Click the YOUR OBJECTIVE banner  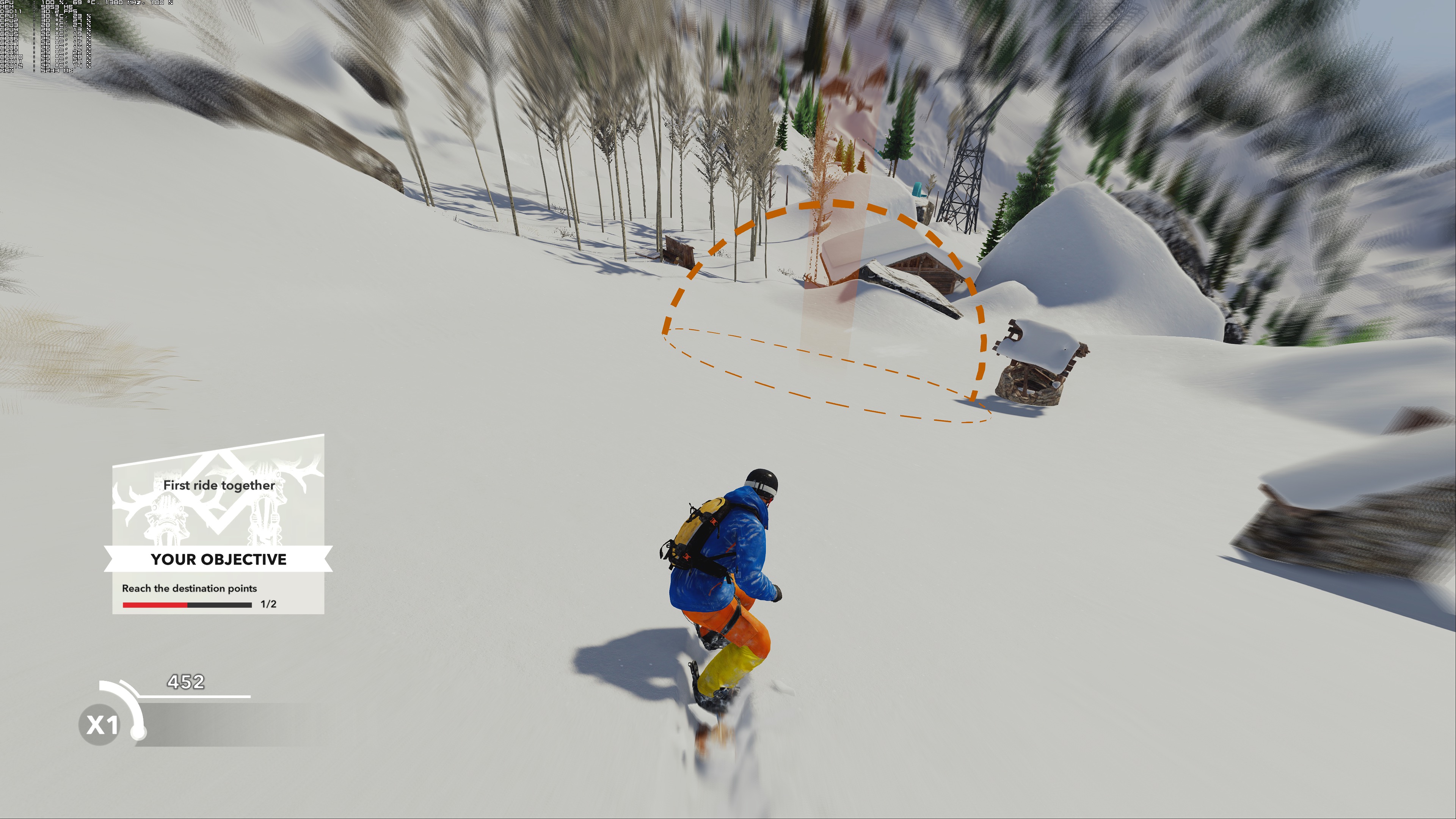(x=218, y=560)
